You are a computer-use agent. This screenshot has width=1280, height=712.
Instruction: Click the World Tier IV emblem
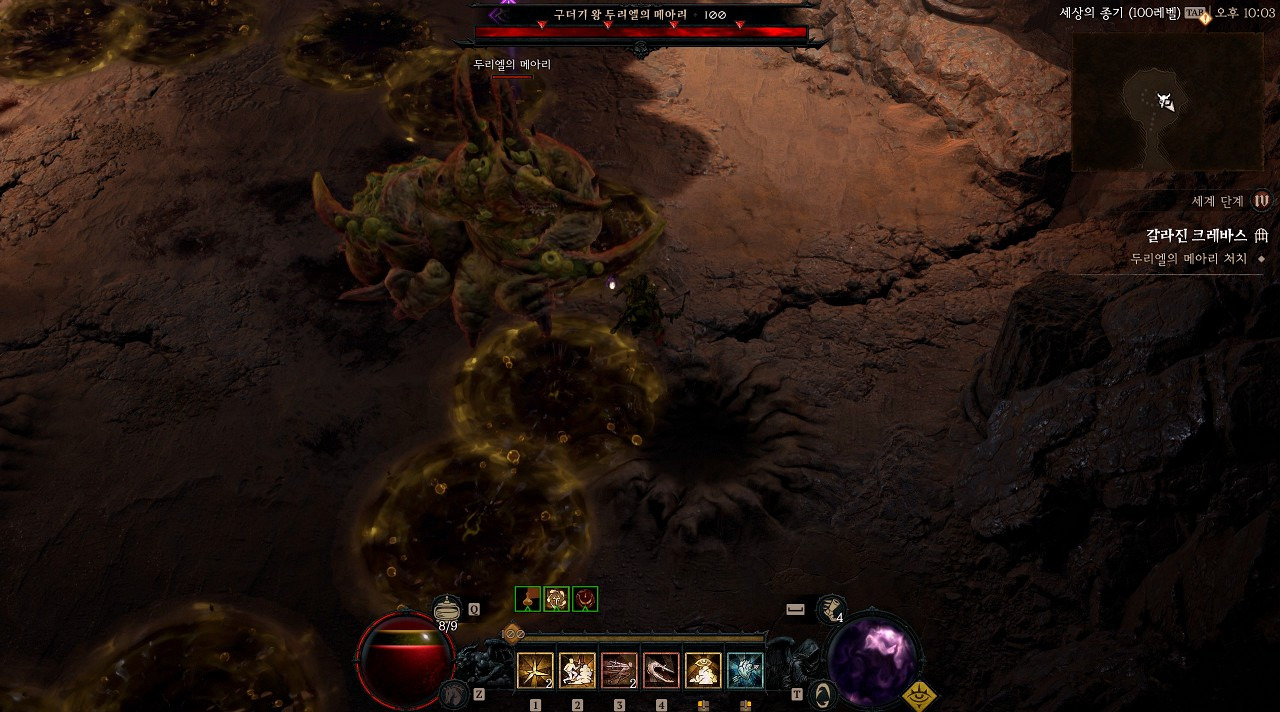click(x=1261, y=201)
